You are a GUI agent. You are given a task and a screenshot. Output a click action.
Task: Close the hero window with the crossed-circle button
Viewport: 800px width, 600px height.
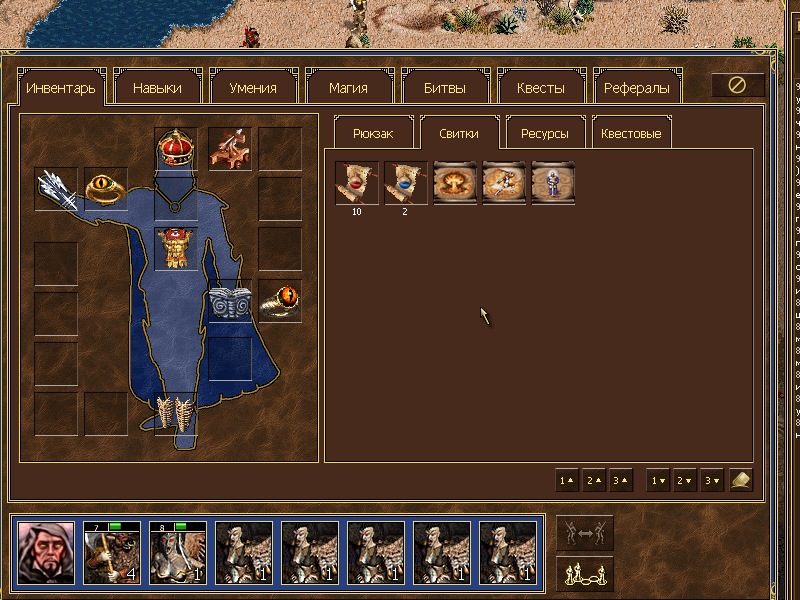click(737, 85)
